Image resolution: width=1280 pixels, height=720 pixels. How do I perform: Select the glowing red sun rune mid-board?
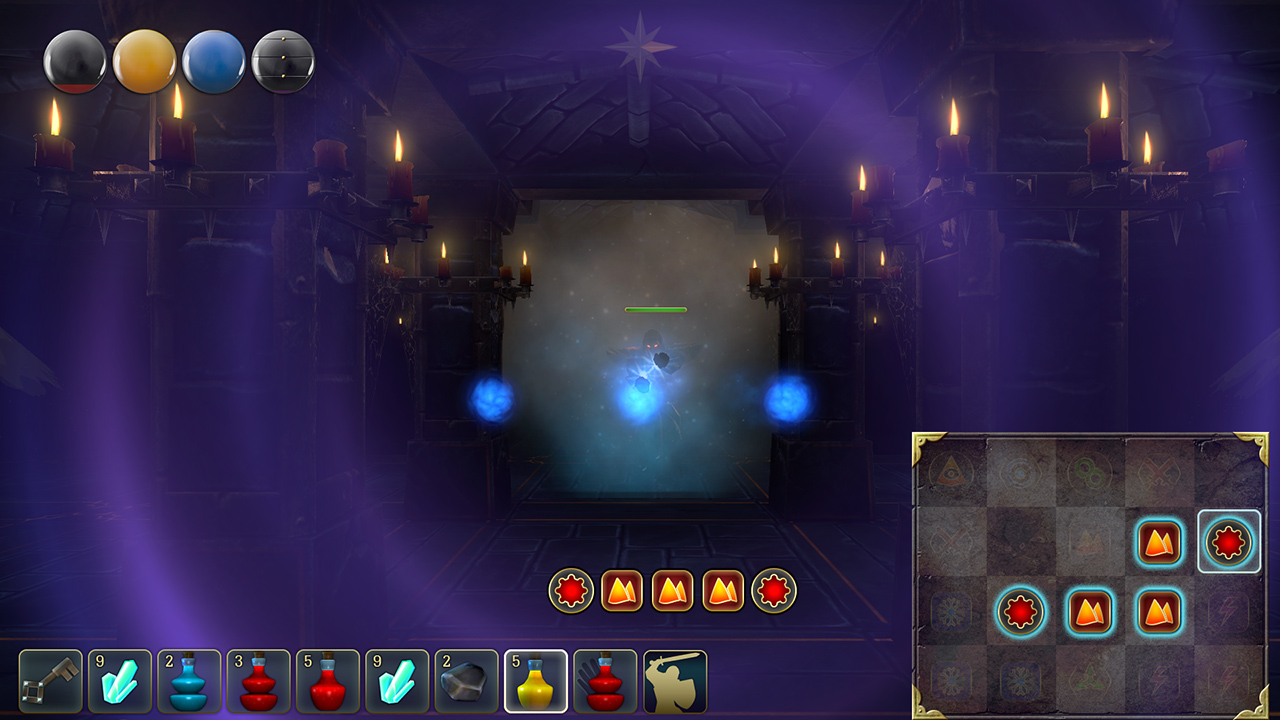click(x=1021, y=612)
